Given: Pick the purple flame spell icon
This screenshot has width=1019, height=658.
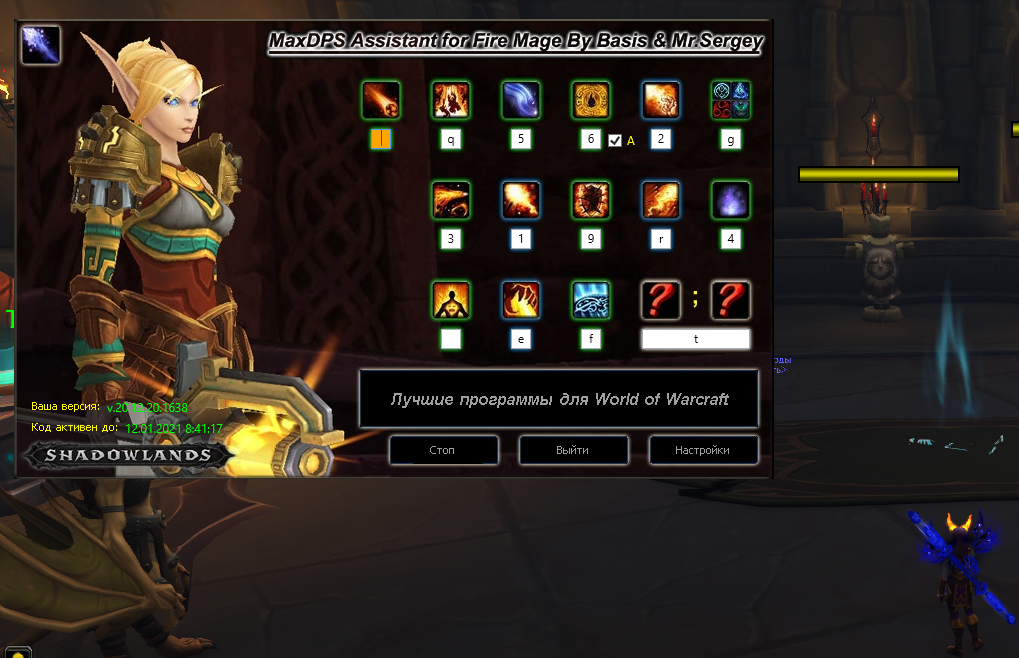Looking at the screenshot, I should pyautogui.click(x=731, y=200).
